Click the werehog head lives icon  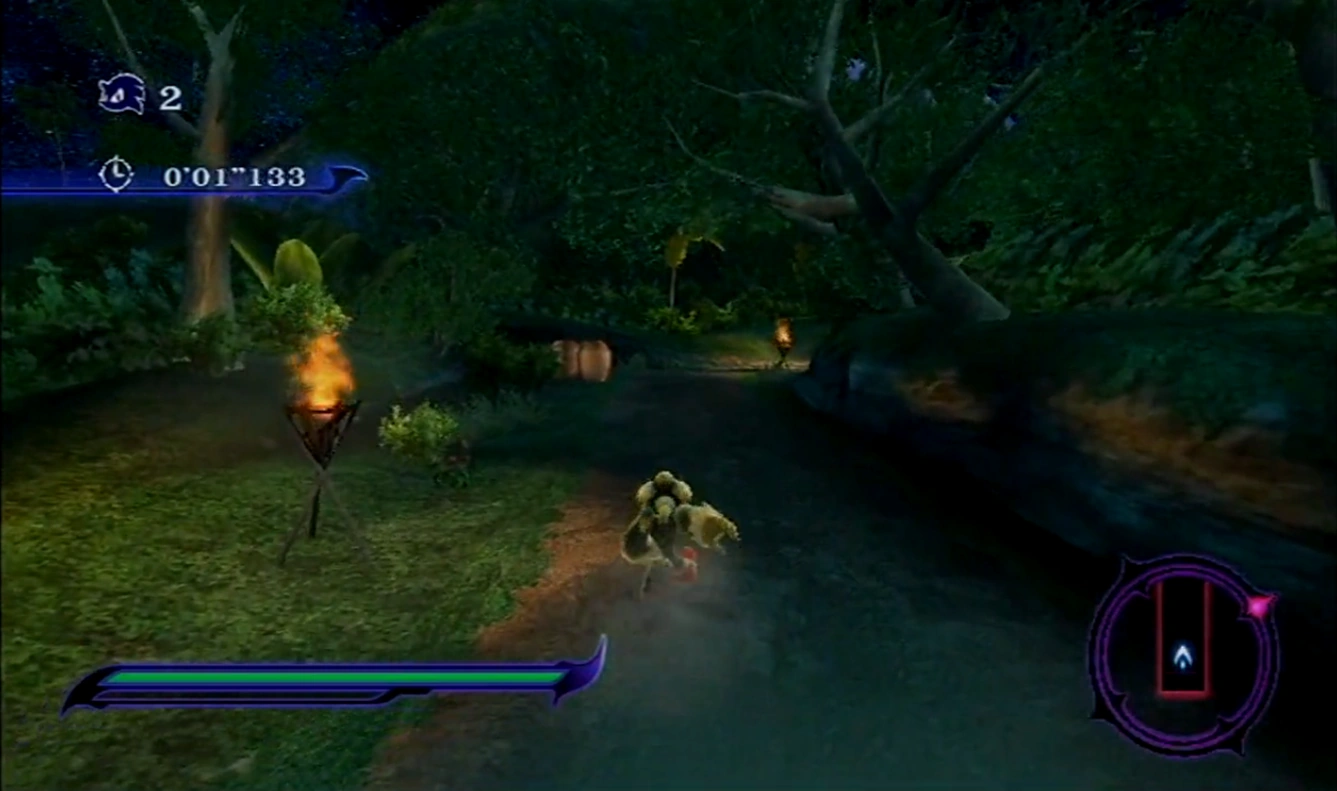122,95
